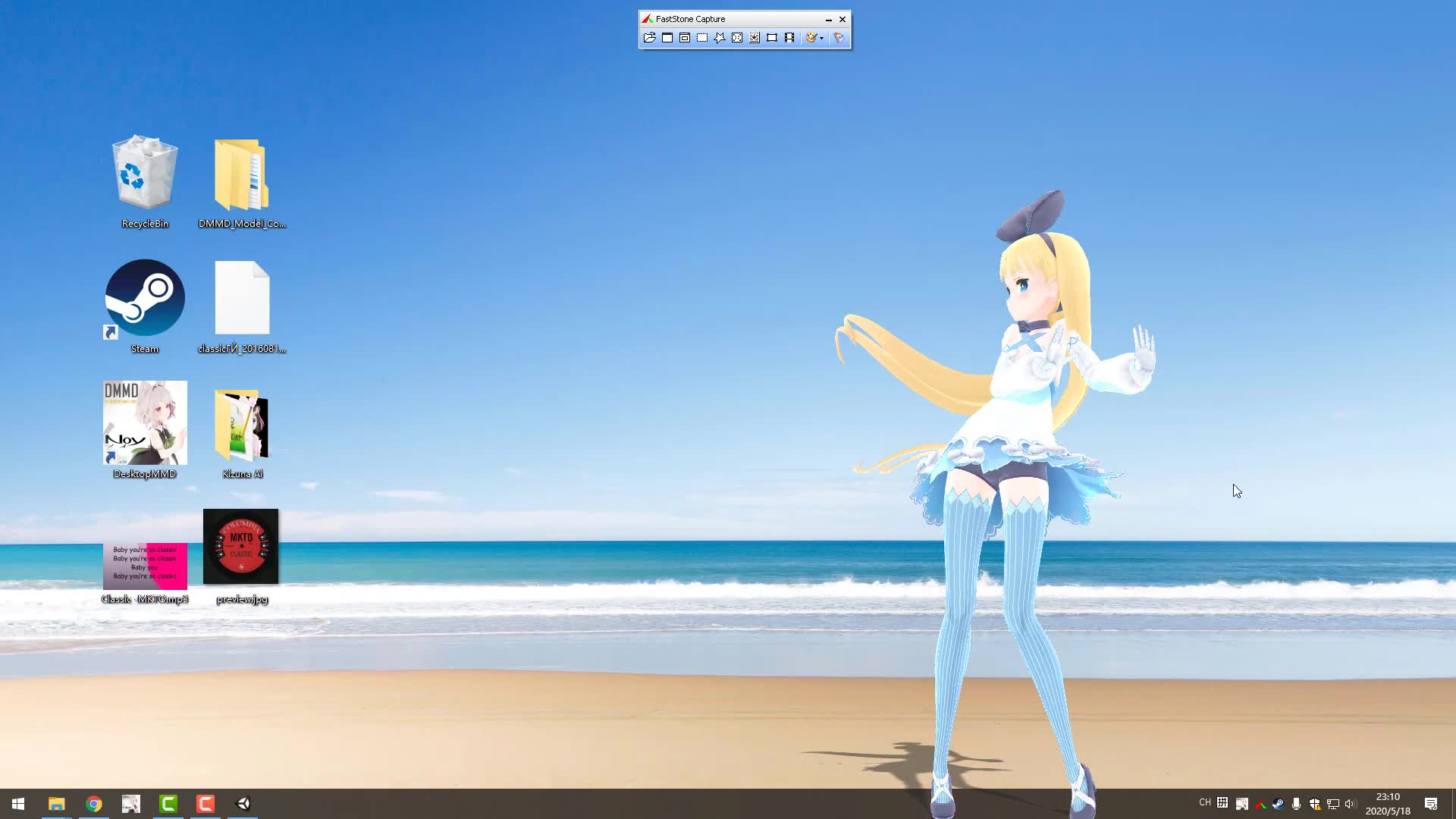This screenshot has height=819, width=1456.
Task: Capture a rectangular region
Action: [702, 38]
